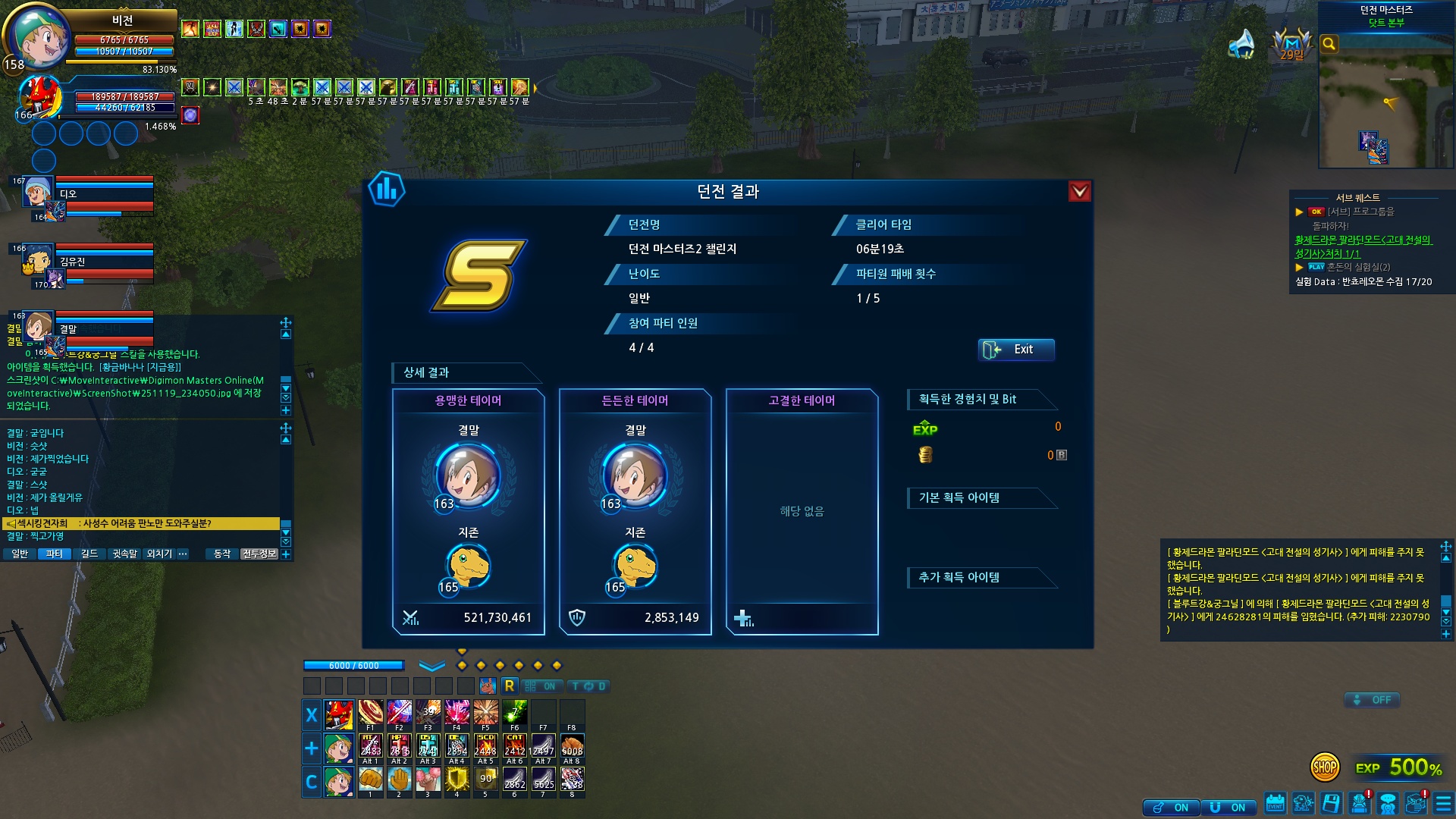This screenshot has width=1456, height=819.
Task: Click the minimap magnifier search button
Action: [1329, 44]
